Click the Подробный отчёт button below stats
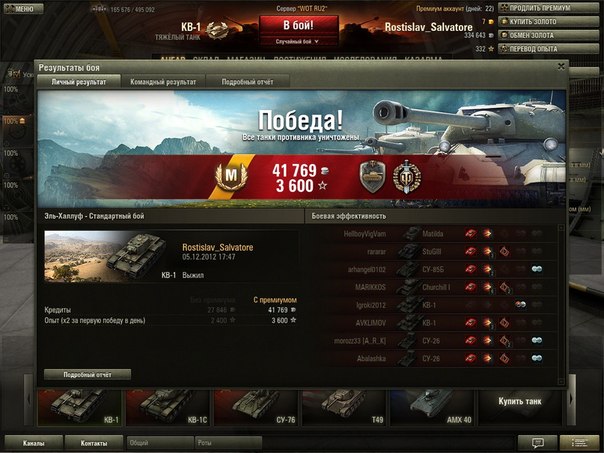 click(87, 374)
